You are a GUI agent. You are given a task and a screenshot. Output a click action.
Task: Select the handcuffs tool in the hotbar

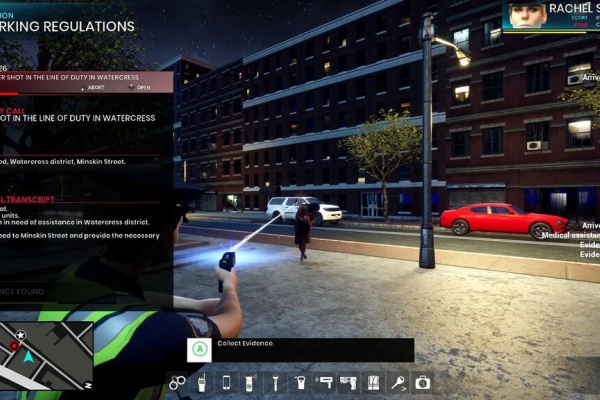click(177, 382)
